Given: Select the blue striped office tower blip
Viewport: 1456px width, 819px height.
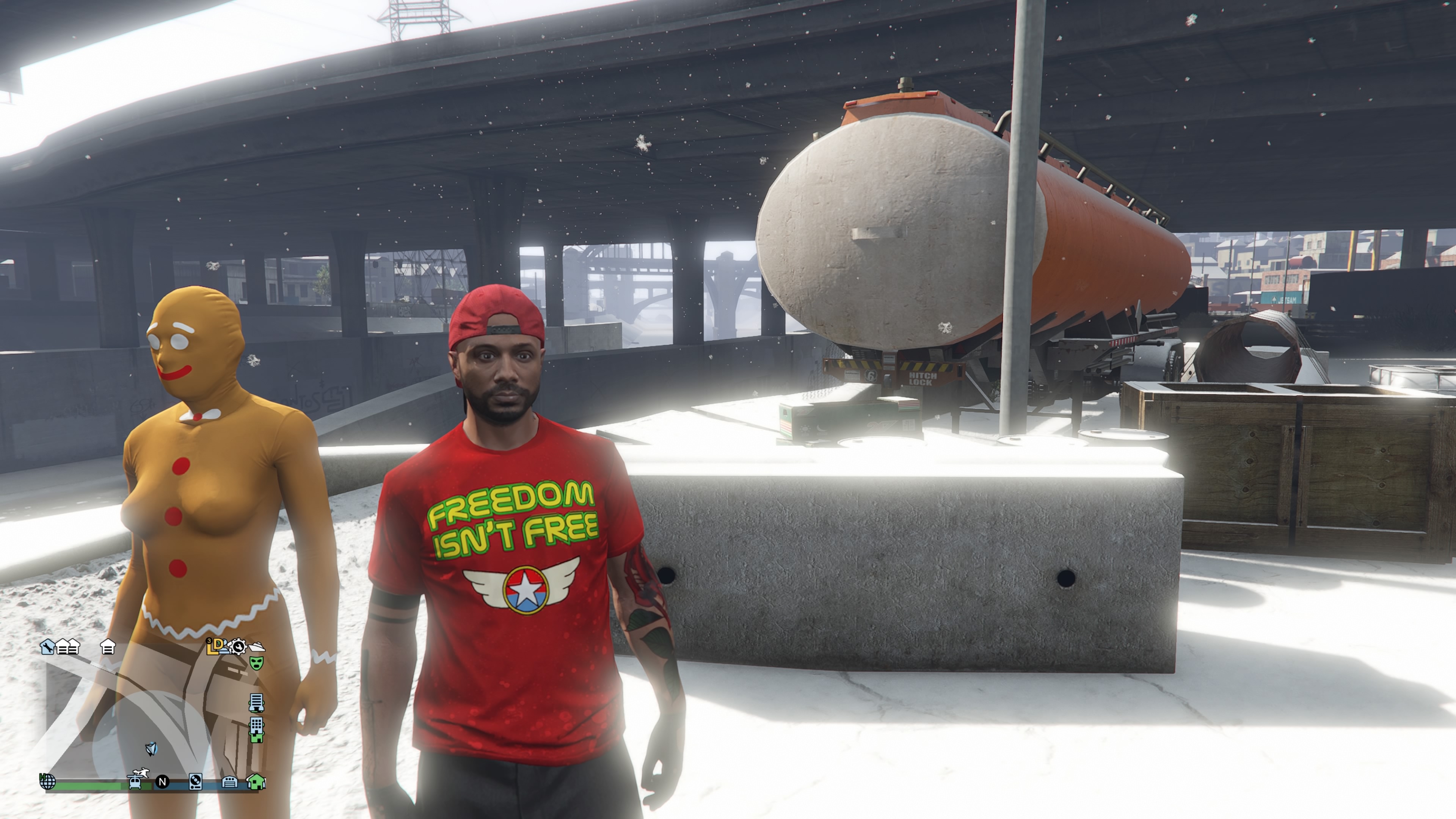Looking at the screenshot, I should pyautogui.click(x=256, y=703).
